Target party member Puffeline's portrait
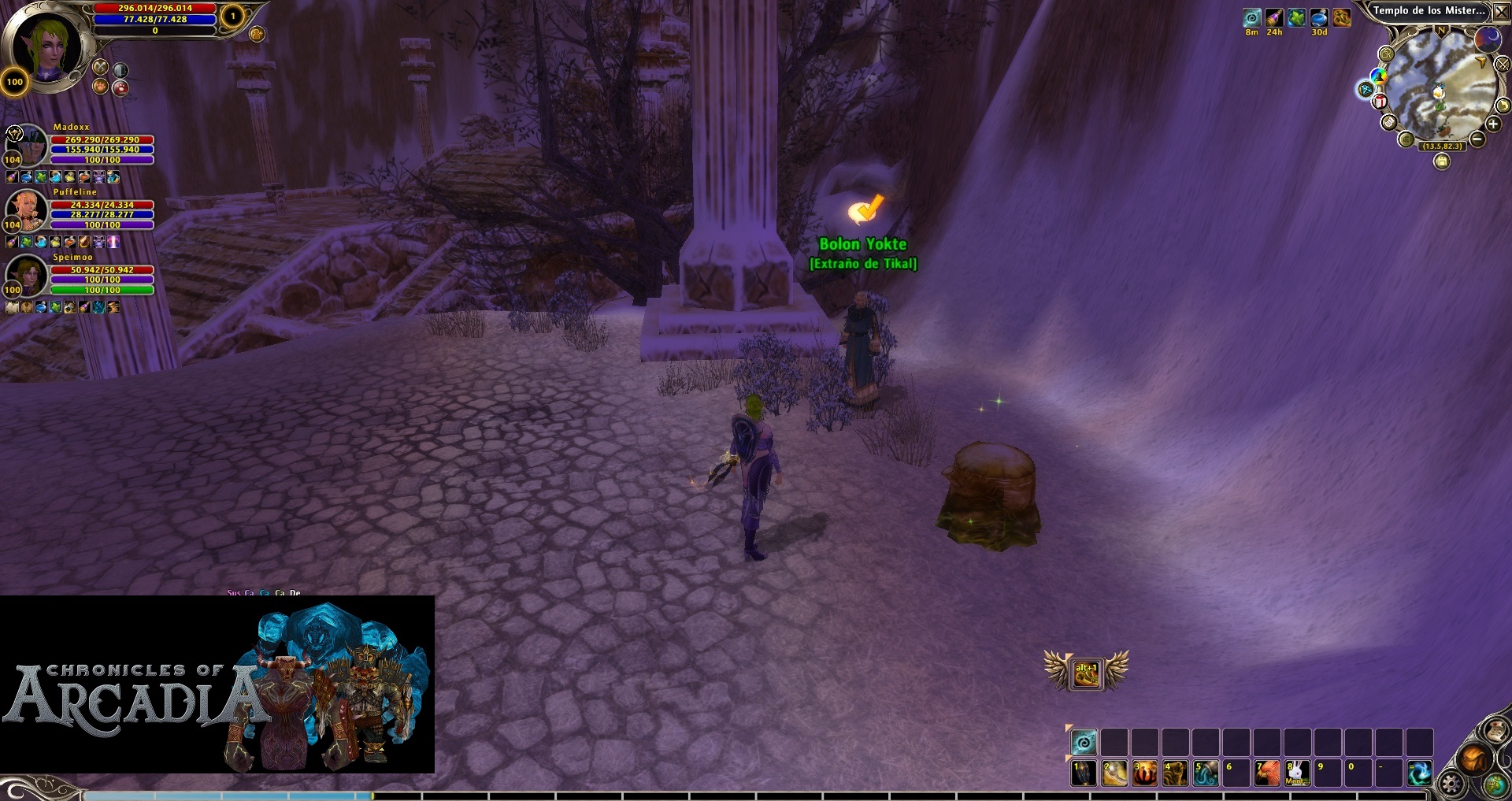The height and width of the screenshot is (801, 1512). tap(26, 210)
